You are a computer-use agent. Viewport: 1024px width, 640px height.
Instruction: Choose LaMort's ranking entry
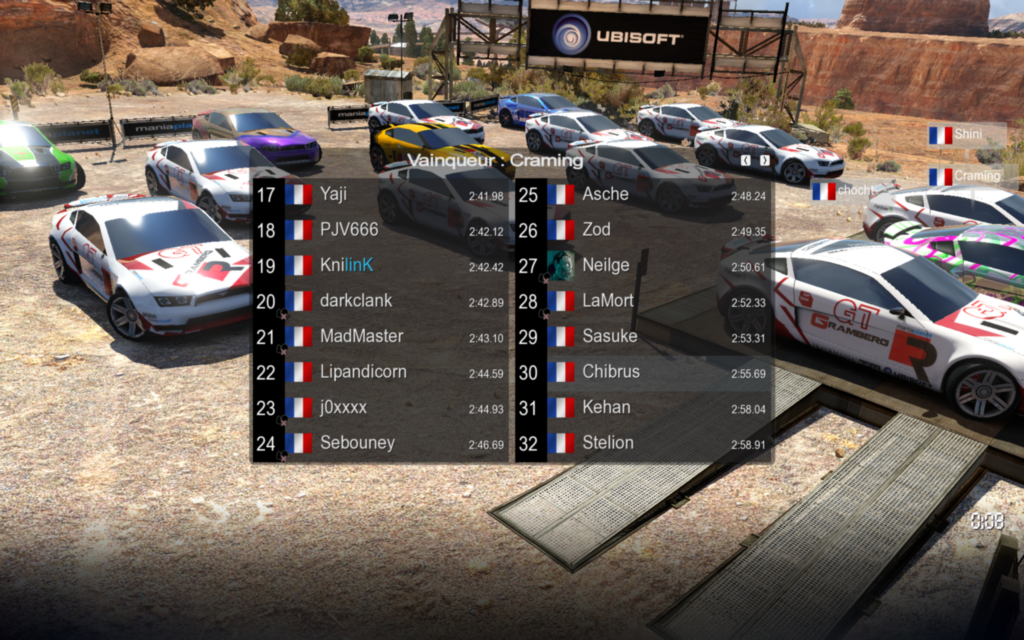[645, 301]
